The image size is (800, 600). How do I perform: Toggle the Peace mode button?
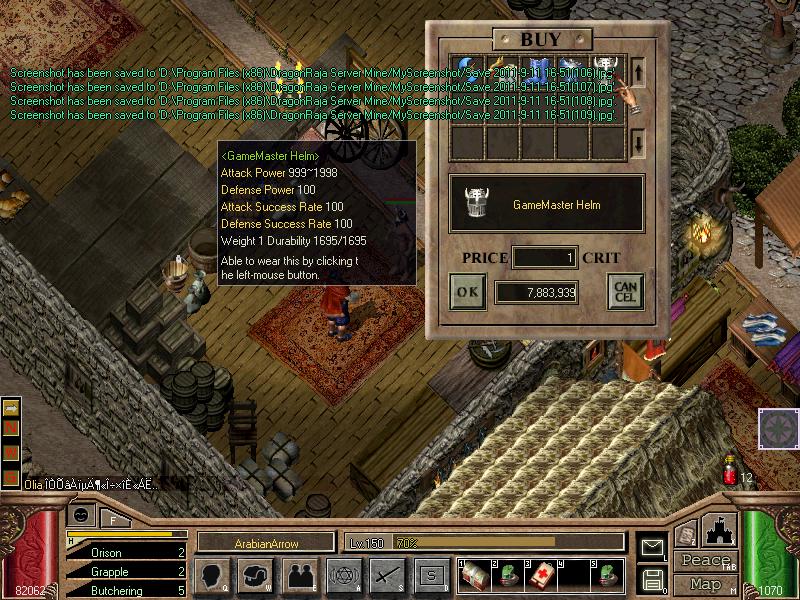[706, 561]
